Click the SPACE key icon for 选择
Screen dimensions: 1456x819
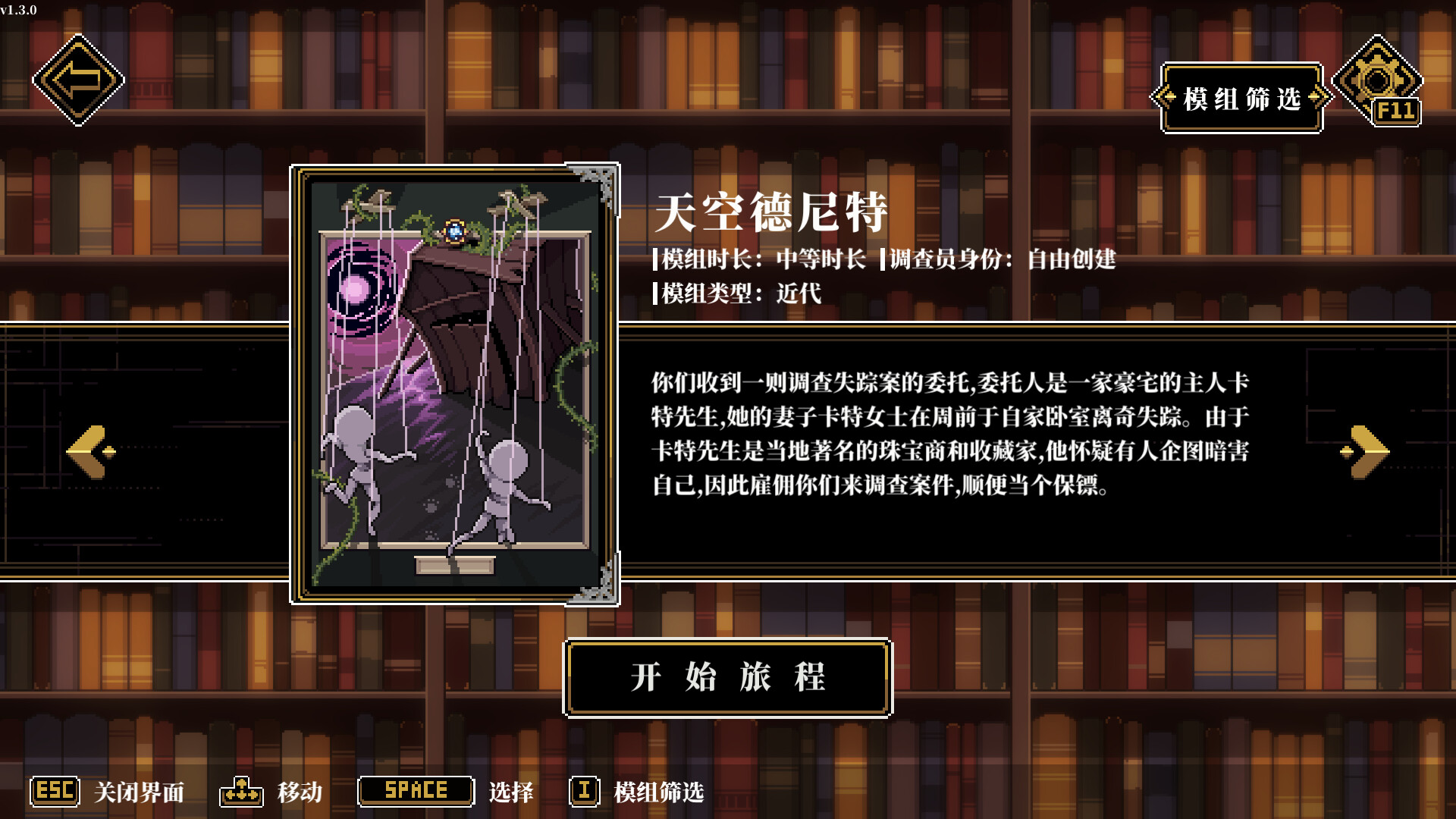click(x=416, y=791)
